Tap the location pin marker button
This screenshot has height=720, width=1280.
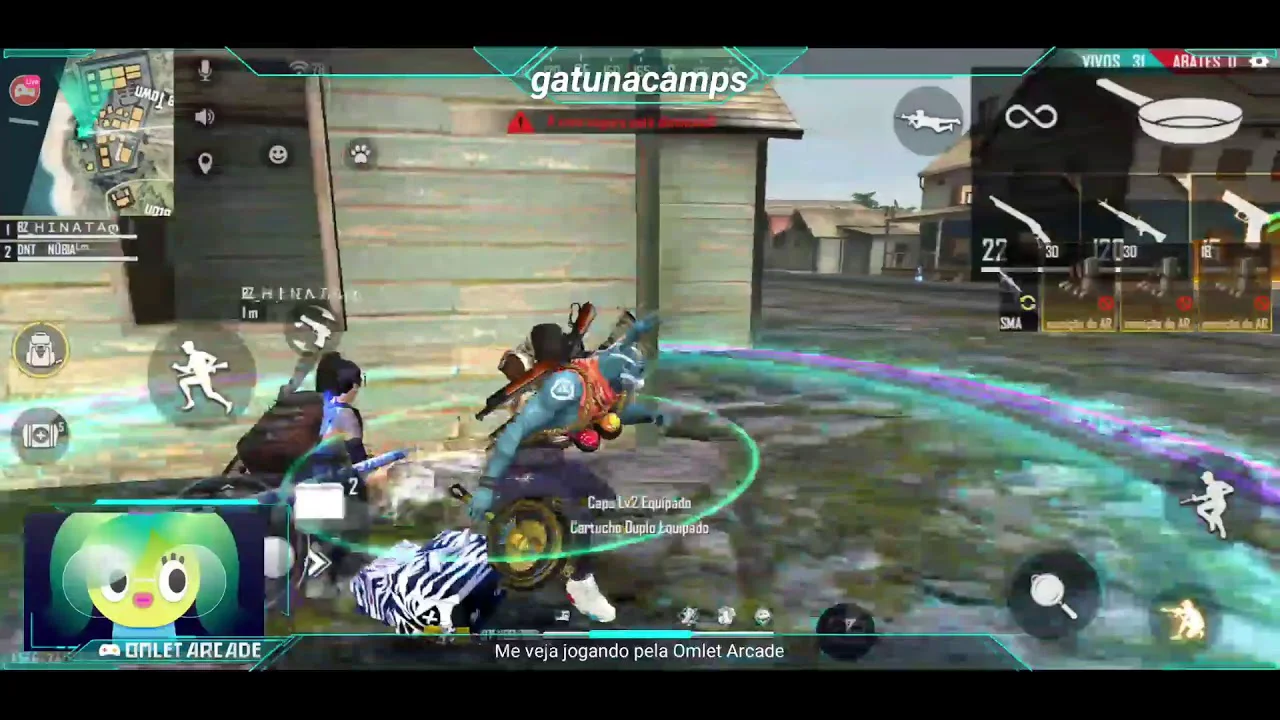pos(205,163)
